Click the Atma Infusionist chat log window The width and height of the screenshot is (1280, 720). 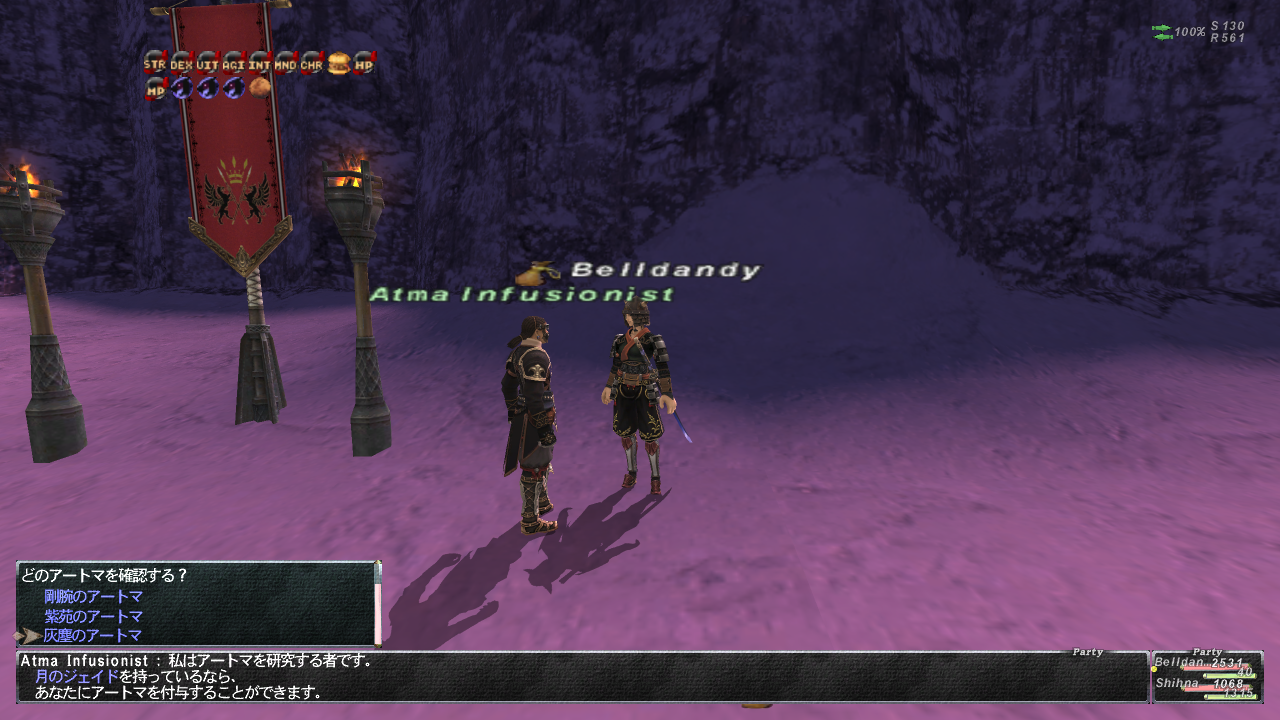(x=580, y=677)
